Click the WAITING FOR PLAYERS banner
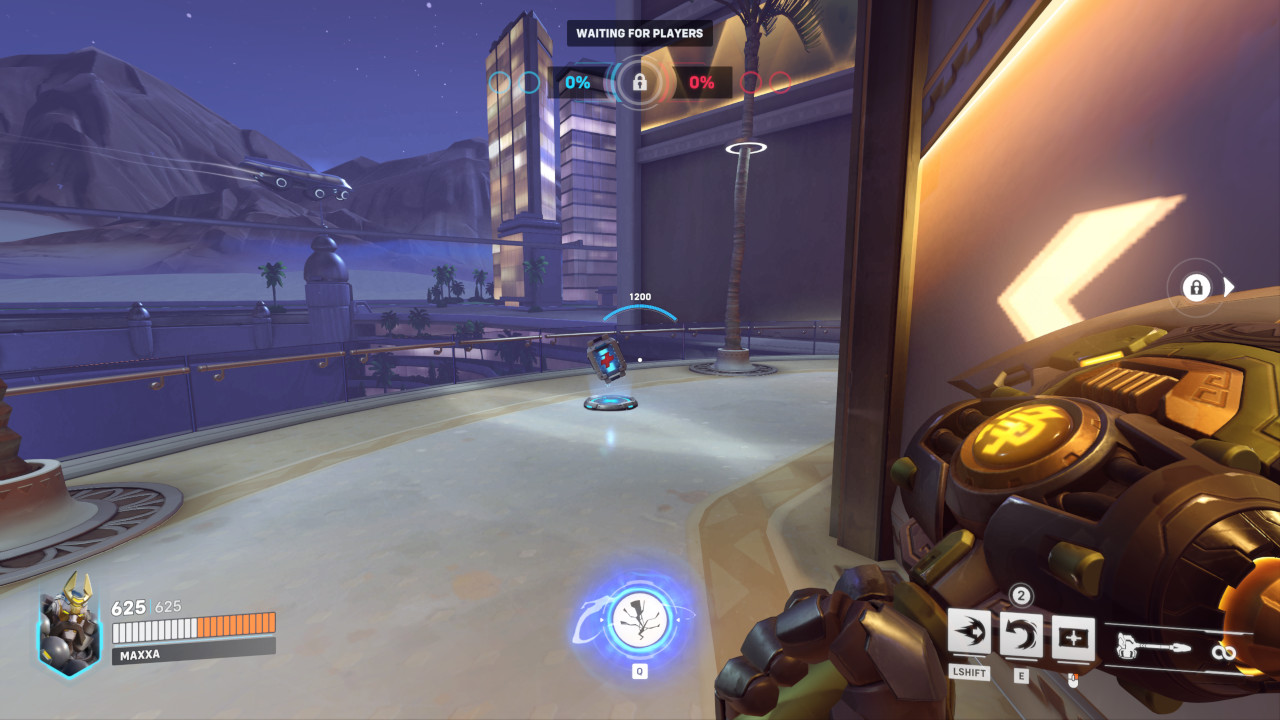The width and height of the screenshot is (1280, 720). [639, 33]
